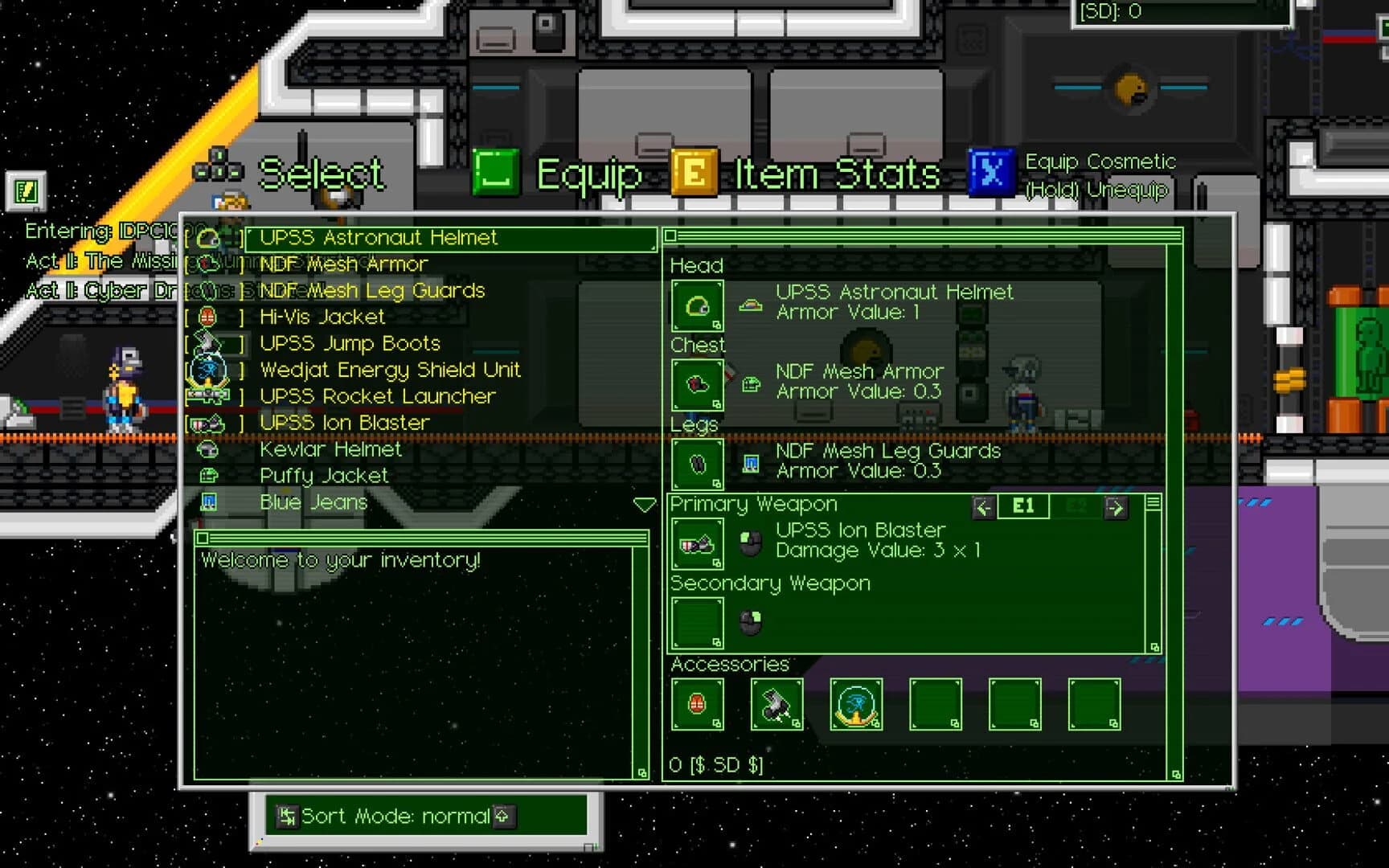Open the Legs slot showing NDF Mesh Leg Guards

click(696, 464)
